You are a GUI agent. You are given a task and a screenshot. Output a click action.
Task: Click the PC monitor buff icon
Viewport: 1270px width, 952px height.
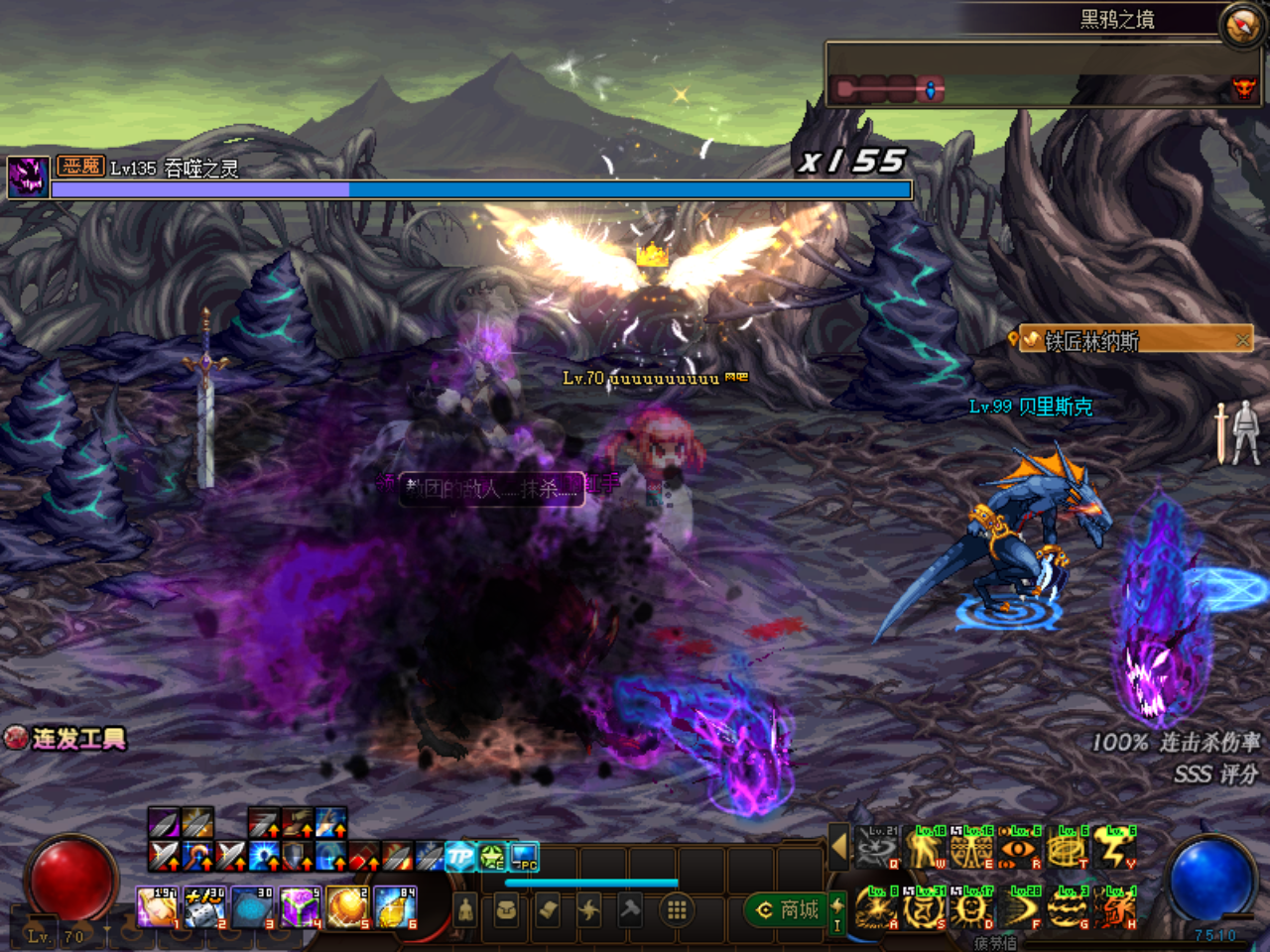pyautogui.click(x=524, y=856)
